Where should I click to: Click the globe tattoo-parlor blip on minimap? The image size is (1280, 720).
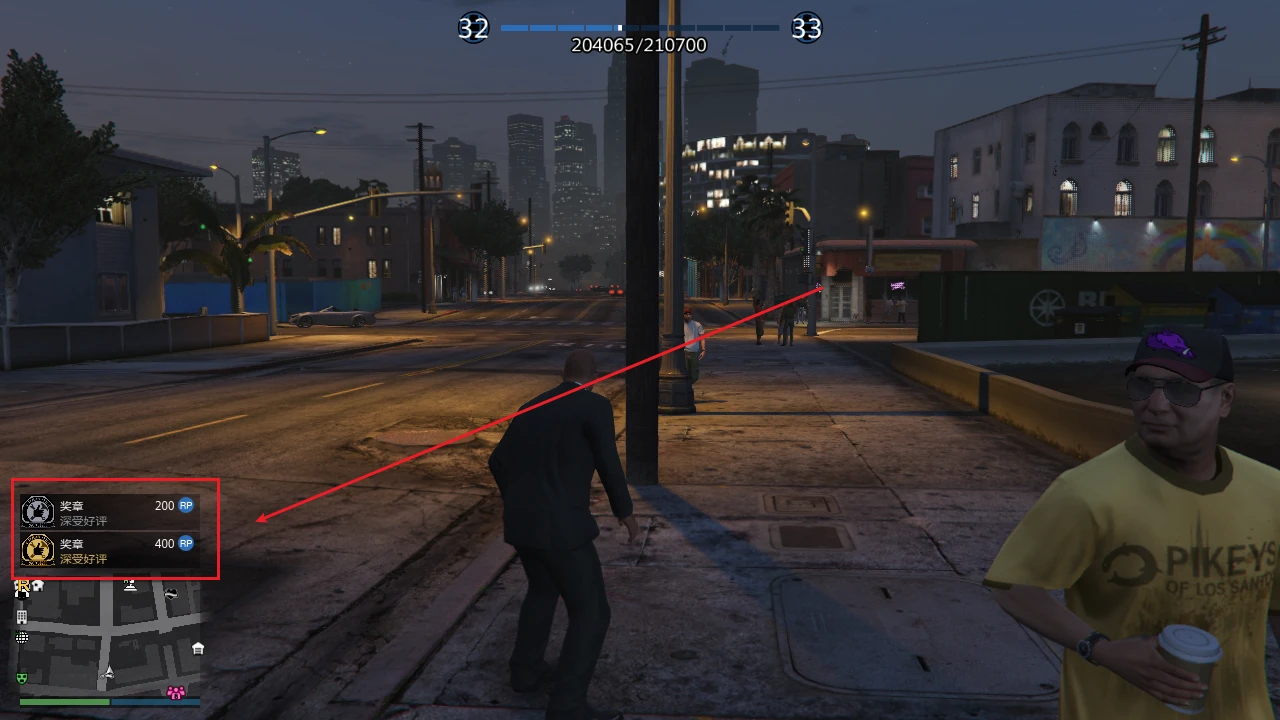[22, 637]
